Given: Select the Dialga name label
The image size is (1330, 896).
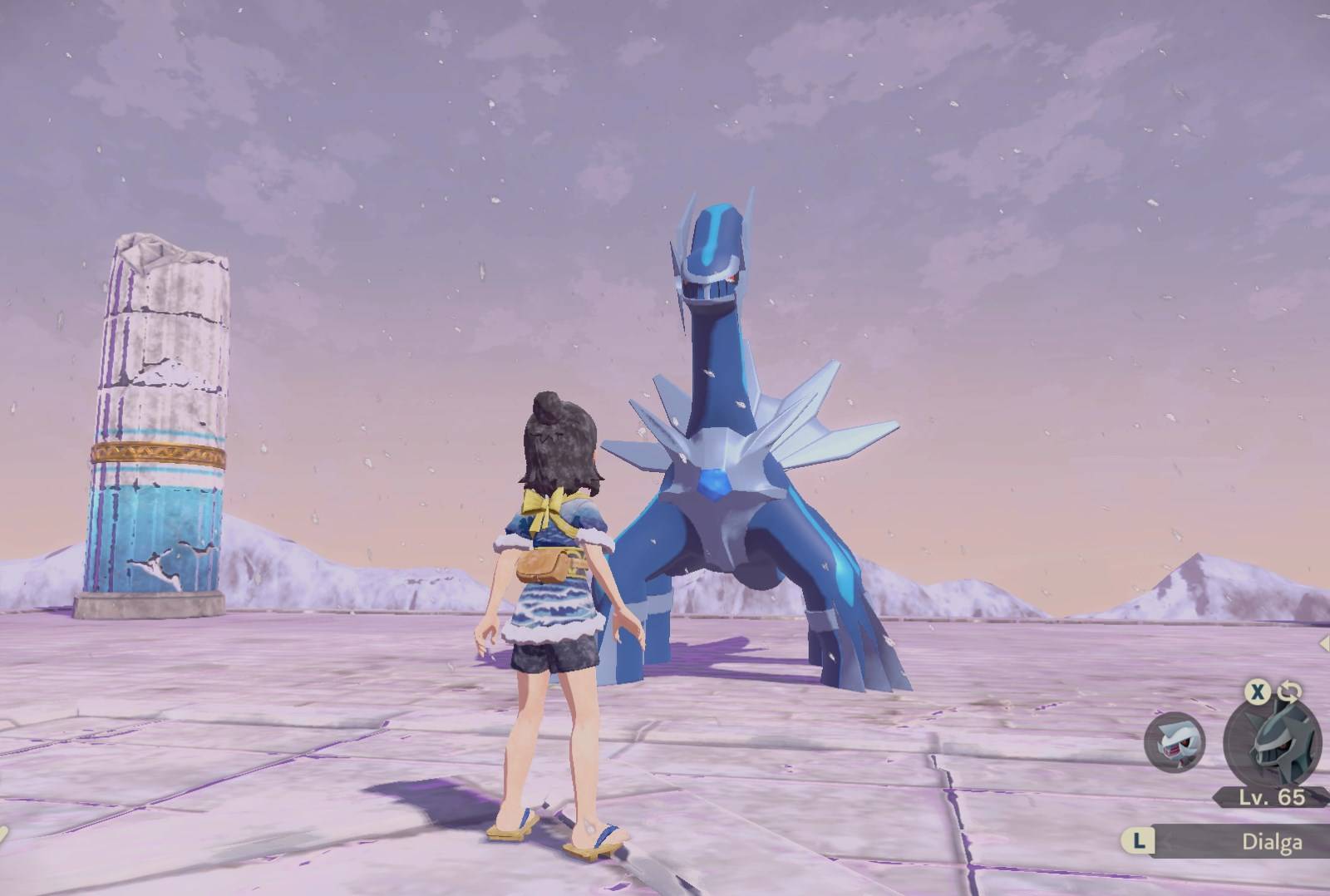Looking at the screenshot, I should tap(1272, 842).
